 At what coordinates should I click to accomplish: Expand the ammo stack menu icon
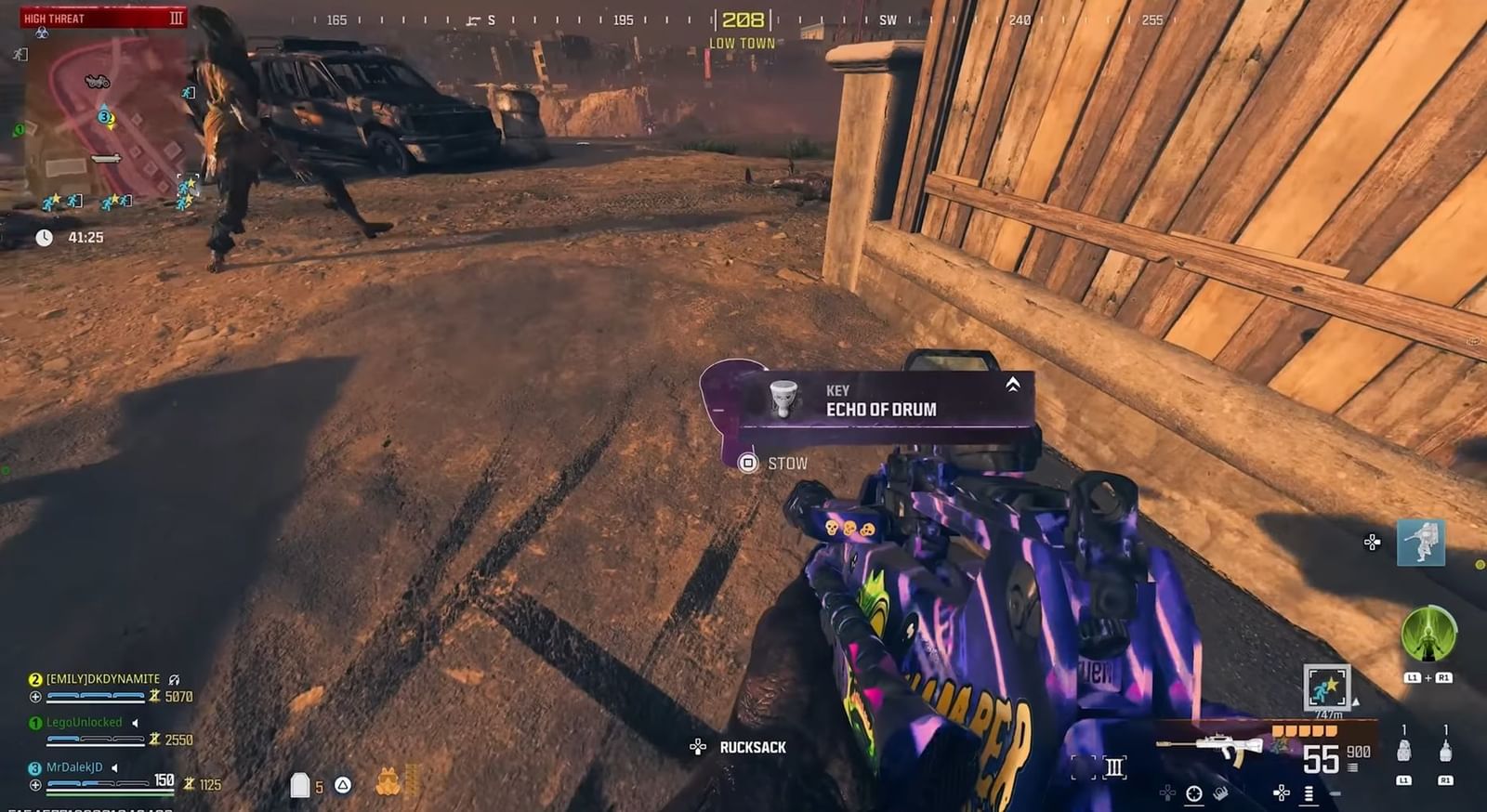pyautogui.click(x=1308, y=792)
